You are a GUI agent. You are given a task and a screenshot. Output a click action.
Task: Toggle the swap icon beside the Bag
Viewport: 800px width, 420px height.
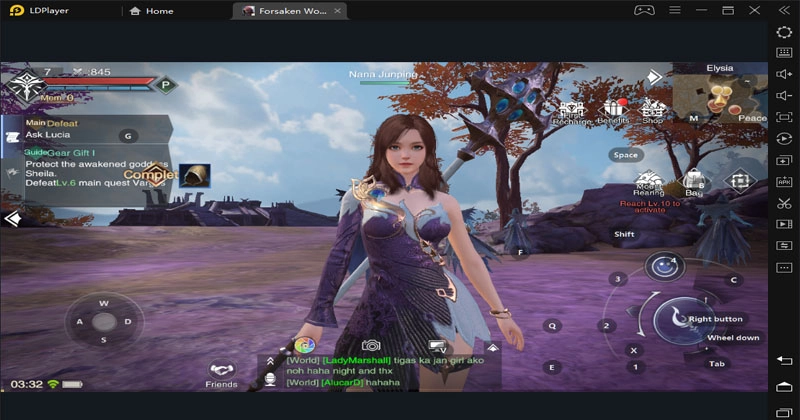click(739, 181)
